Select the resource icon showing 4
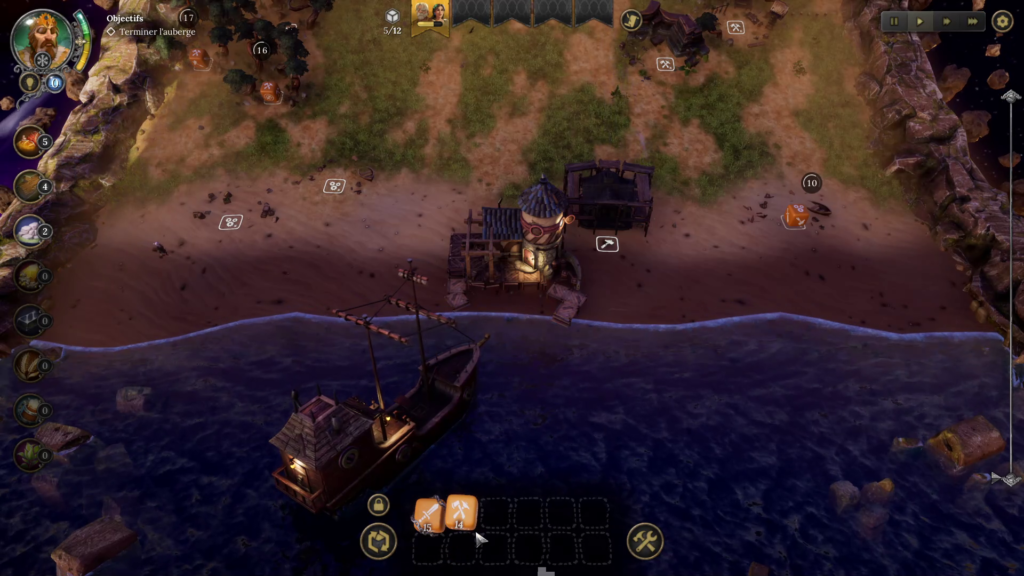The width and height of the screenshot is (1024, 576). point(29,186)
